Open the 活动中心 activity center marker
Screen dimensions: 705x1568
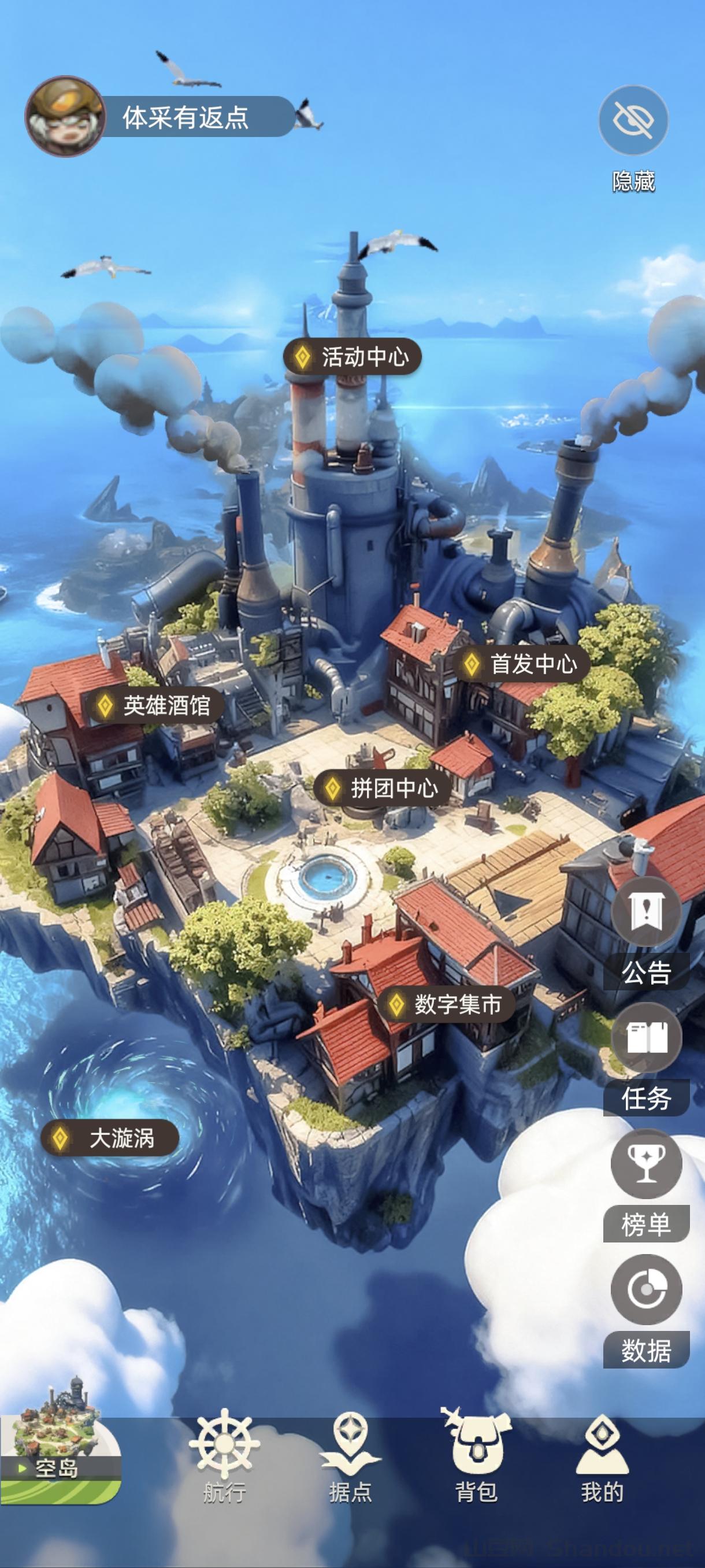point(353,357)
